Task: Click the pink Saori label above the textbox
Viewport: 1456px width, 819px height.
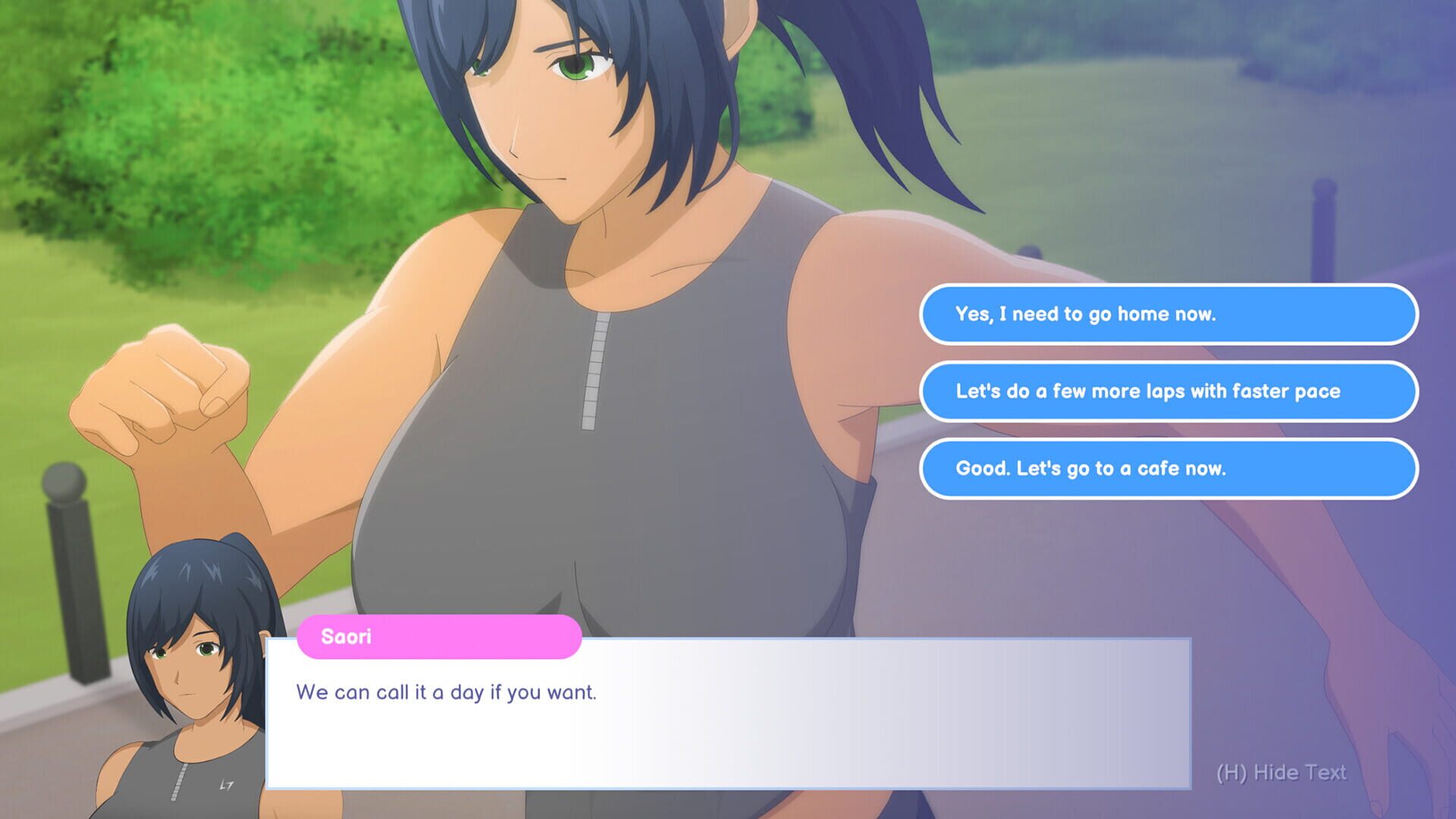Action: point(440,636)
